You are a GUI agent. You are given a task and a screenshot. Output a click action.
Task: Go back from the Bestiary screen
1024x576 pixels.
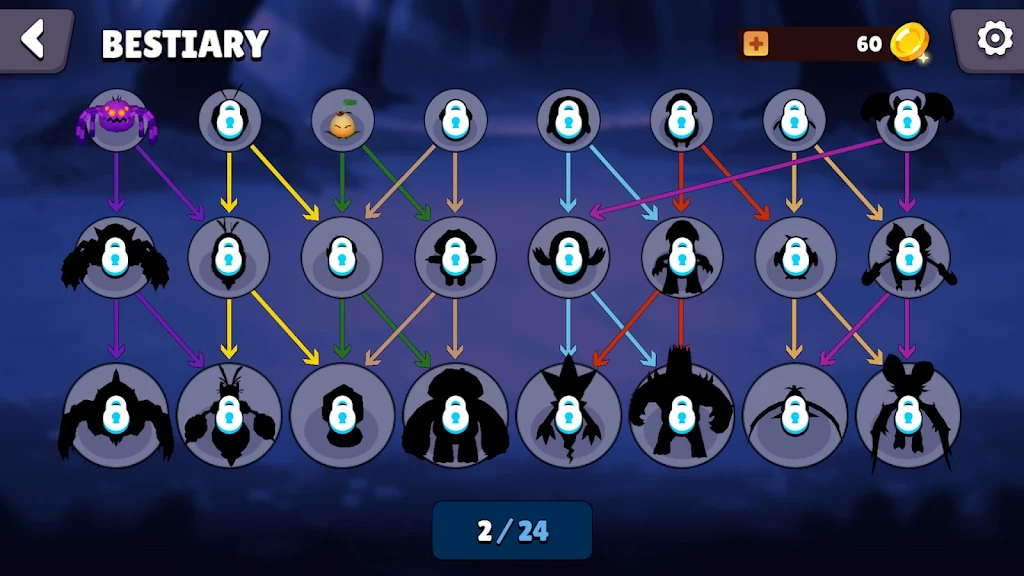click(x=34, y=40)
